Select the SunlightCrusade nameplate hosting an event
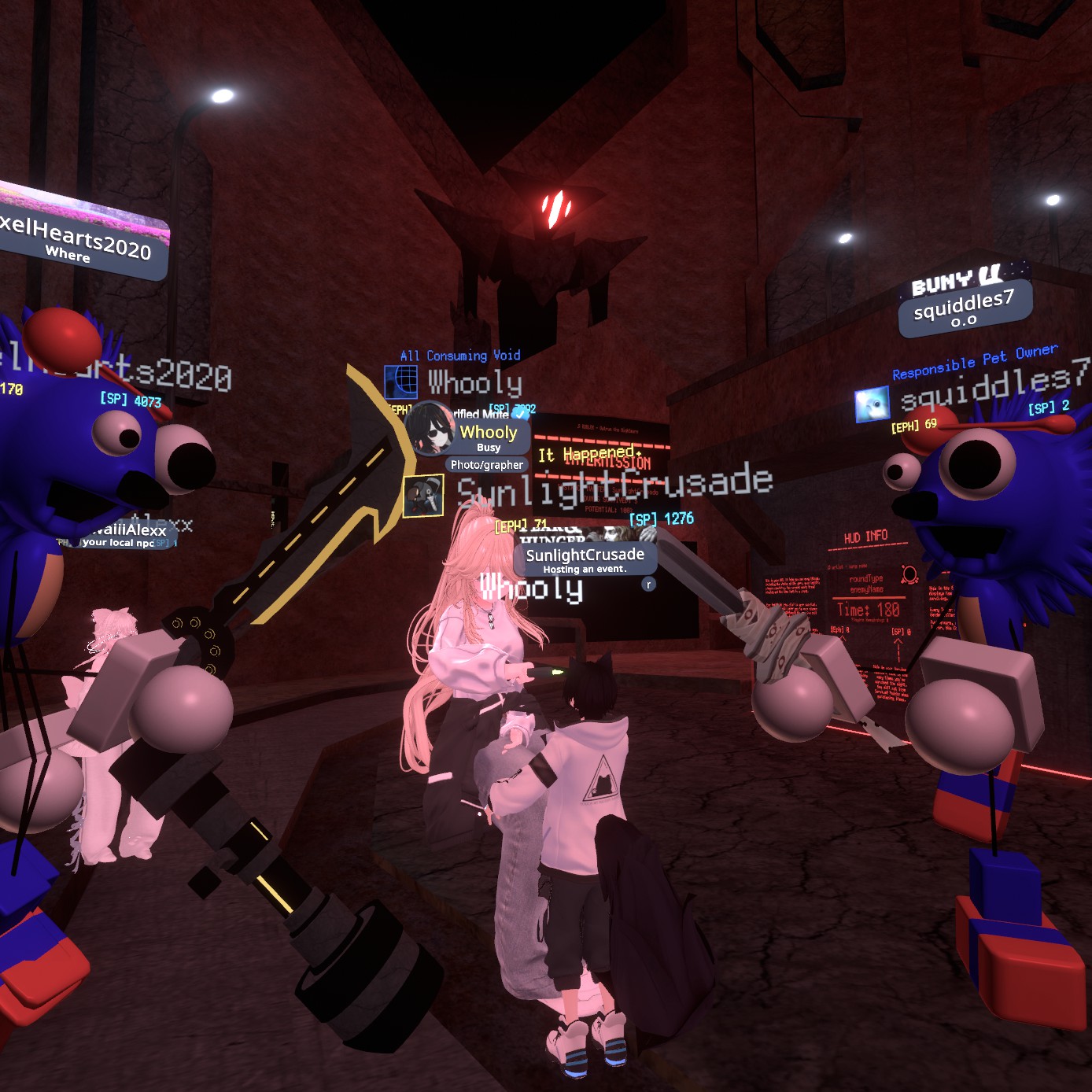Image resolution: width=1092 pixels, height=1092 pixels. click(585, 559)
